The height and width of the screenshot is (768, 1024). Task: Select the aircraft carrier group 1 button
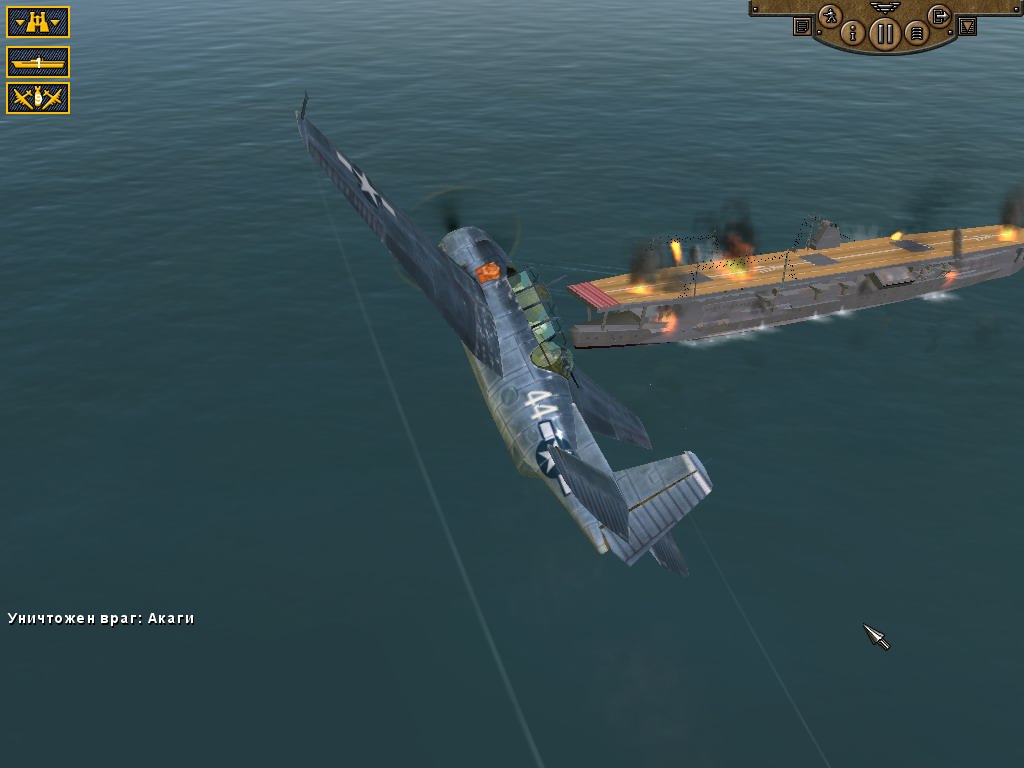(38, 62)
